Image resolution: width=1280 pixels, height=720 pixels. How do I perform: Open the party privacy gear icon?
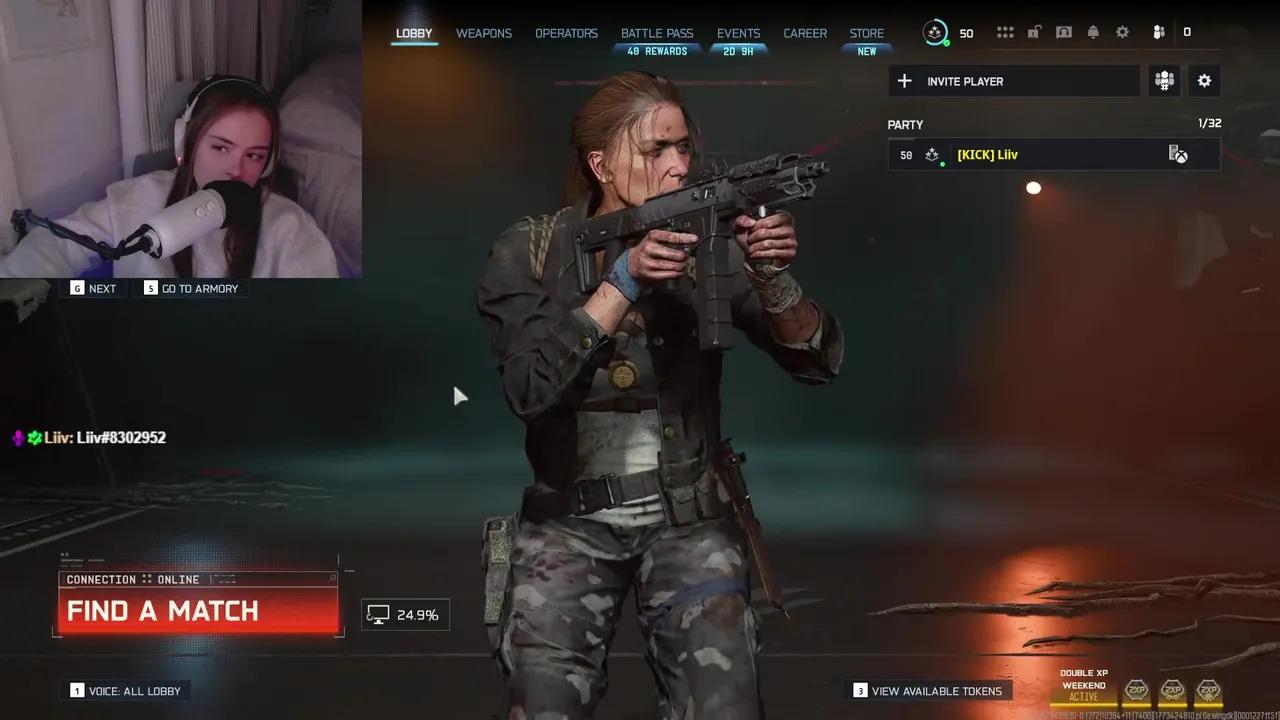pyautogui.click(x=1204, y=81)
